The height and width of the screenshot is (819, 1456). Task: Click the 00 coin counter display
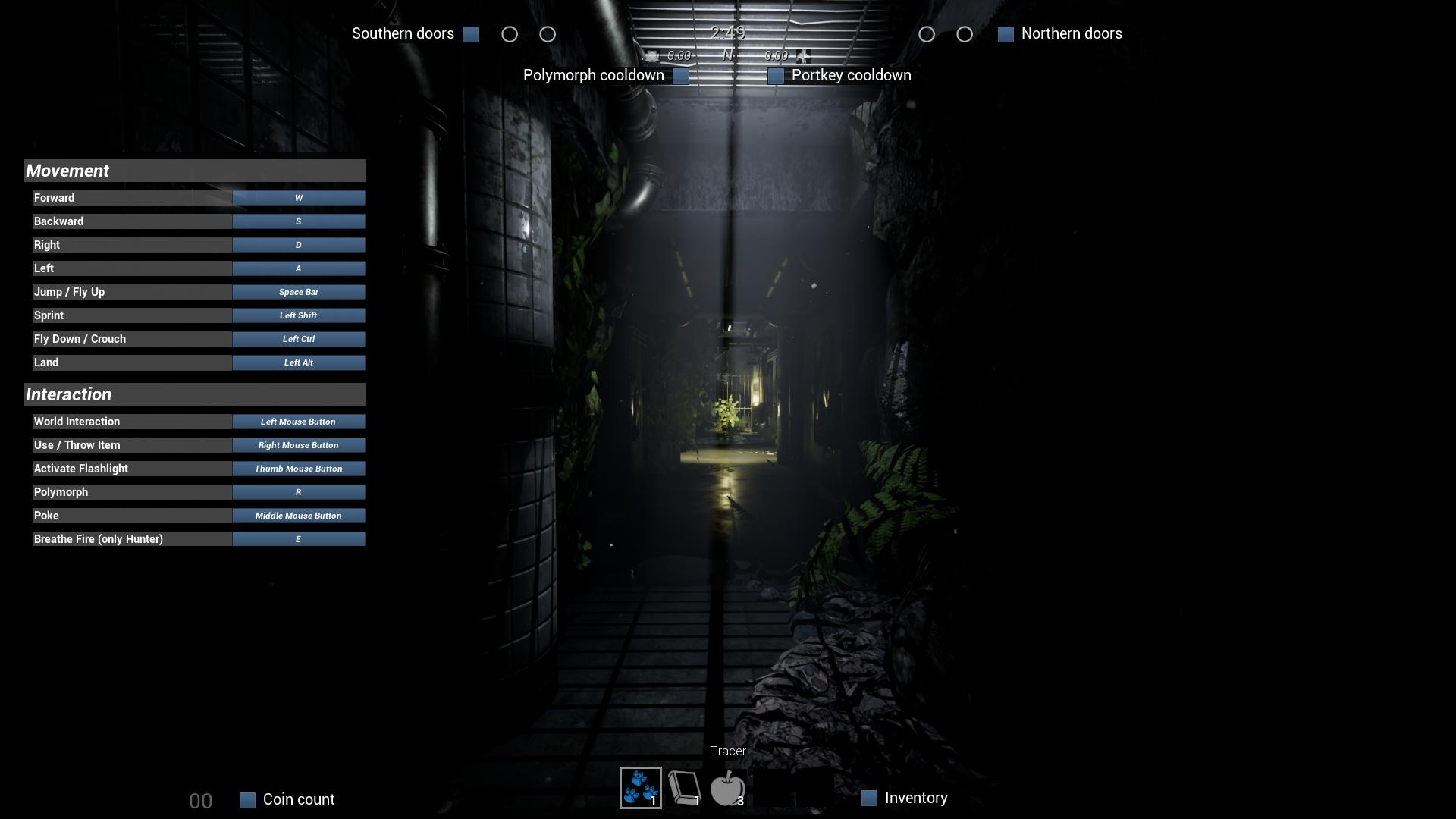pyautogui.click(x=200, y=800)
